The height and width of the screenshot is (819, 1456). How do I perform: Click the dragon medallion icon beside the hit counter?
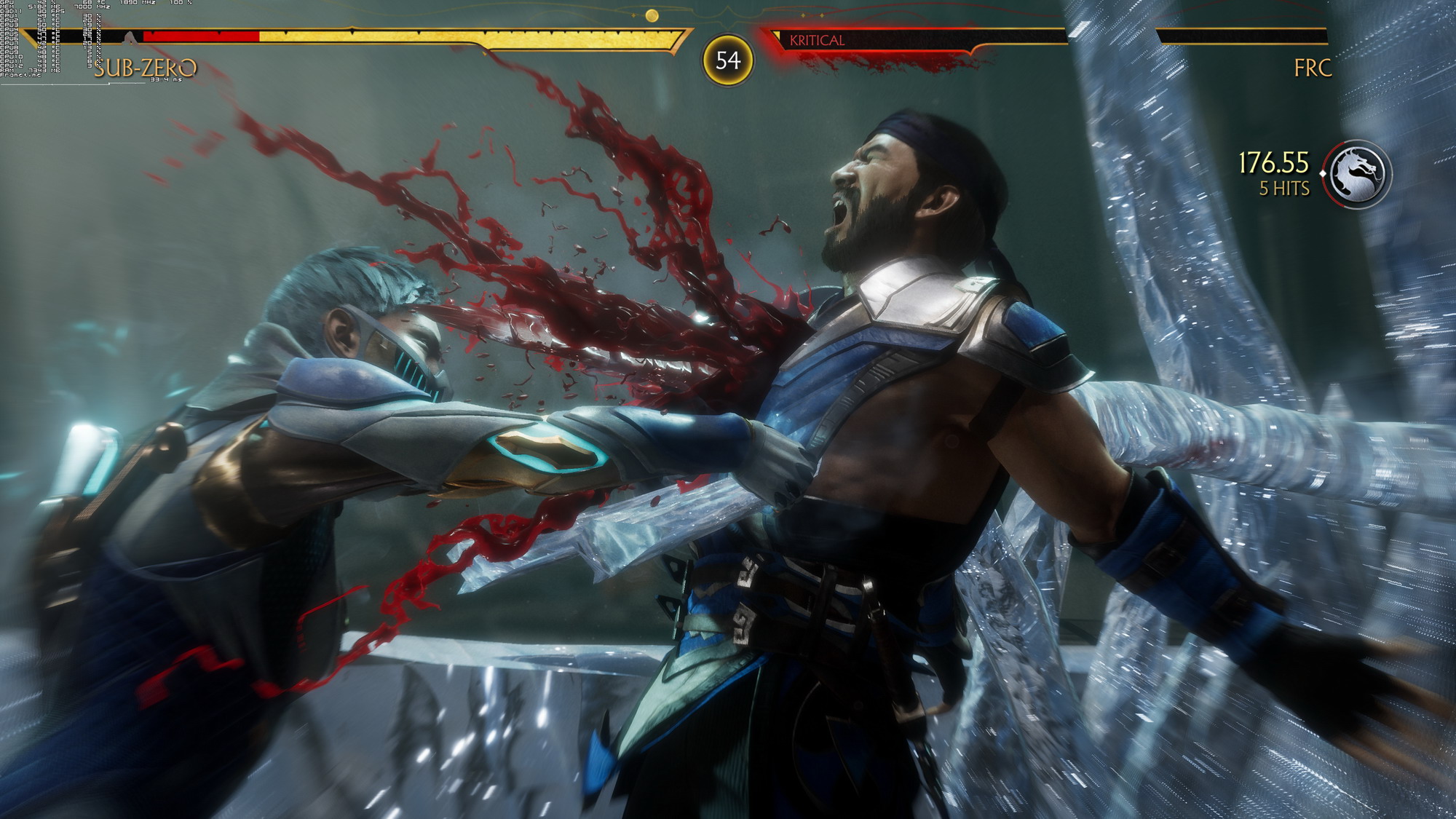click(x=1357, y=174)
